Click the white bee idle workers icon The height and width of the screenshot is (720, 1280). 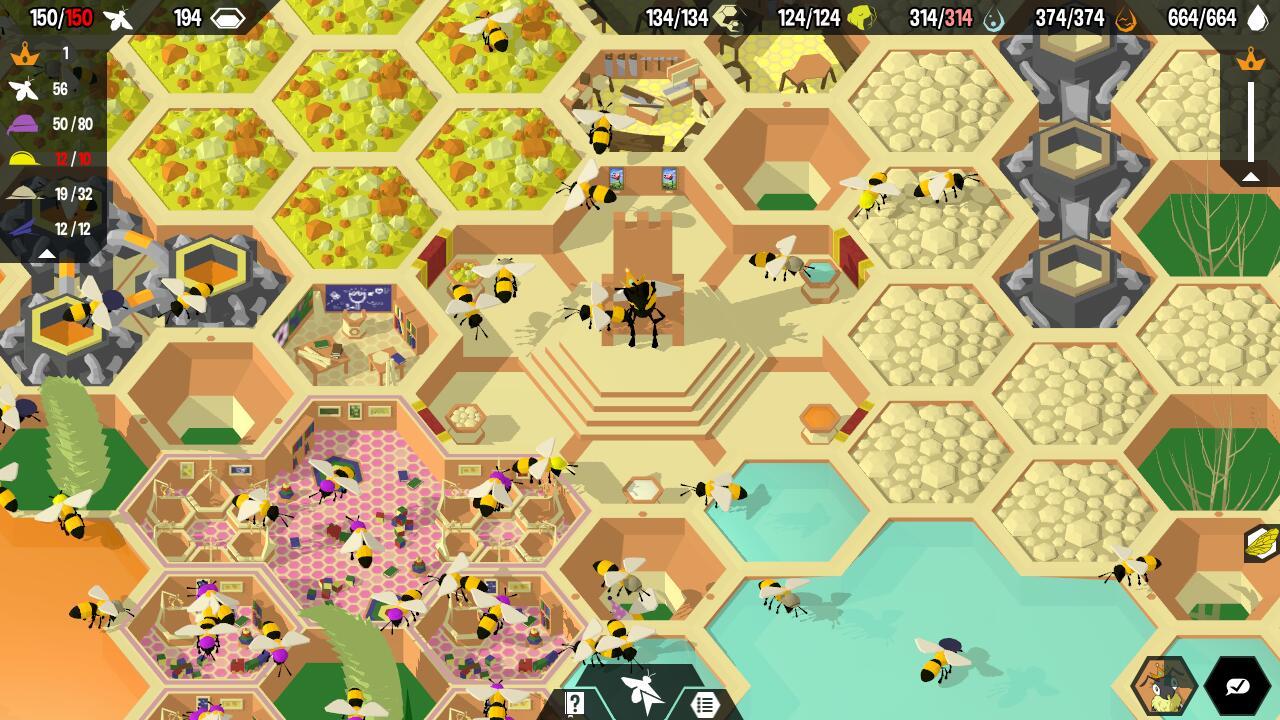24,89
